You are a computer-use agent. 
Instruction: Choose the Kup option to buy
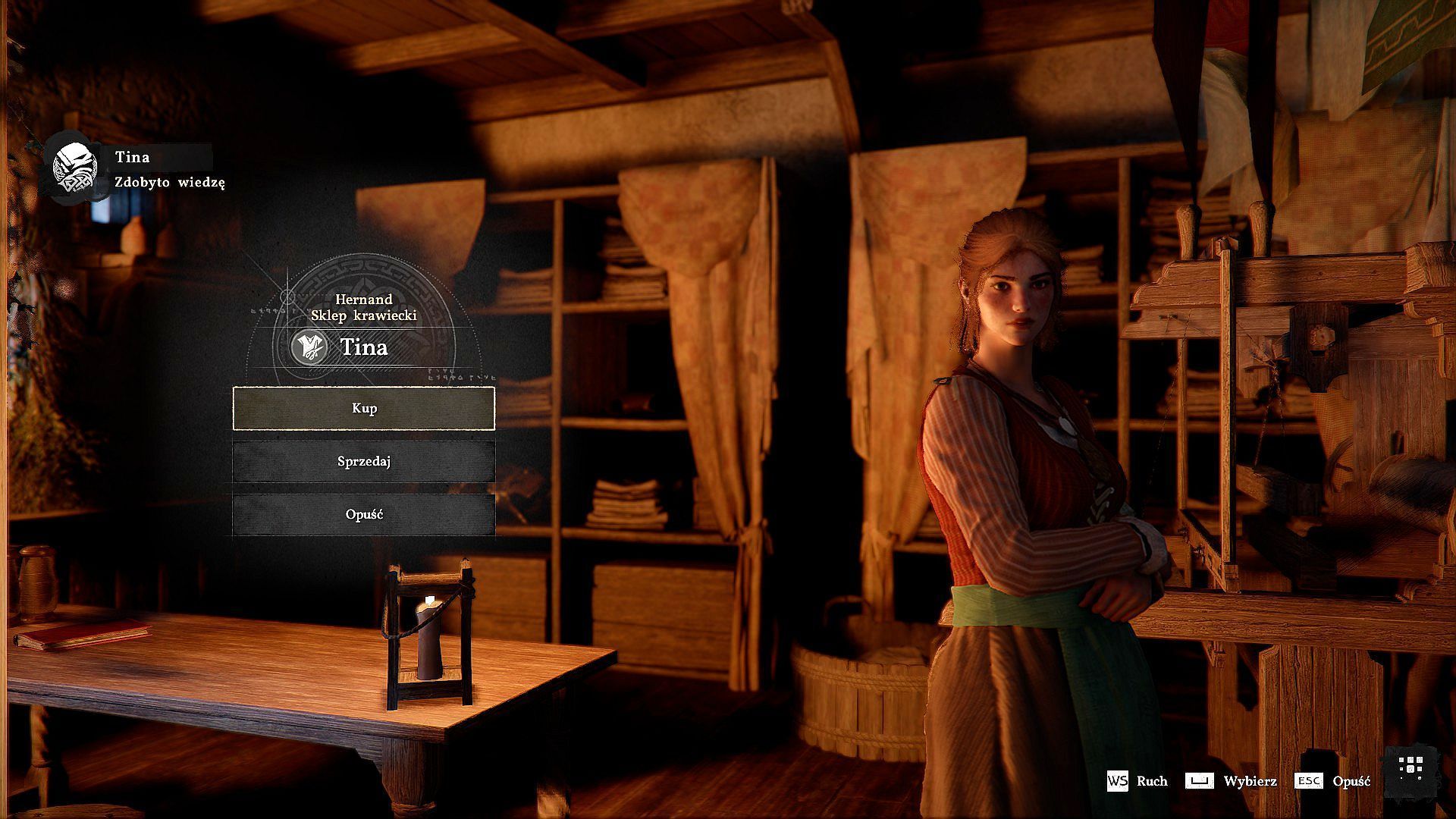point(364,408)
